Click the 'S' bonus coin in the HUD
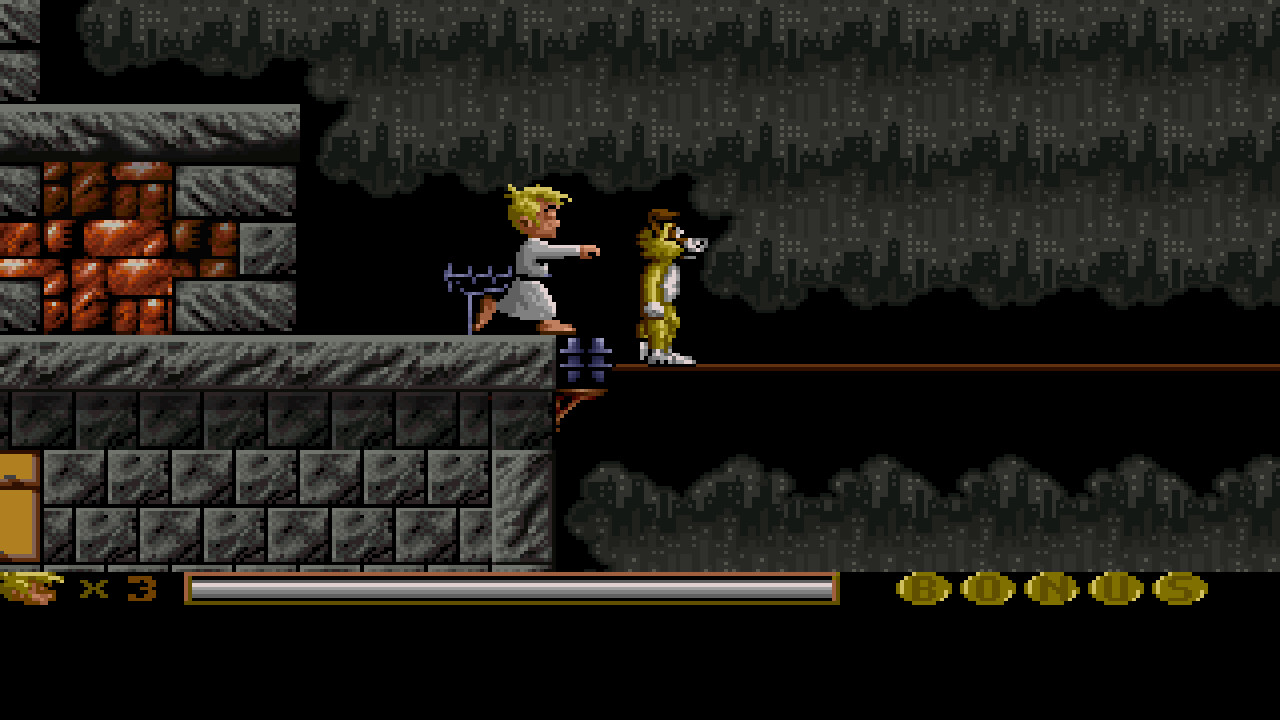This screenshot has width=1280, height=720. coord(1180,590)
